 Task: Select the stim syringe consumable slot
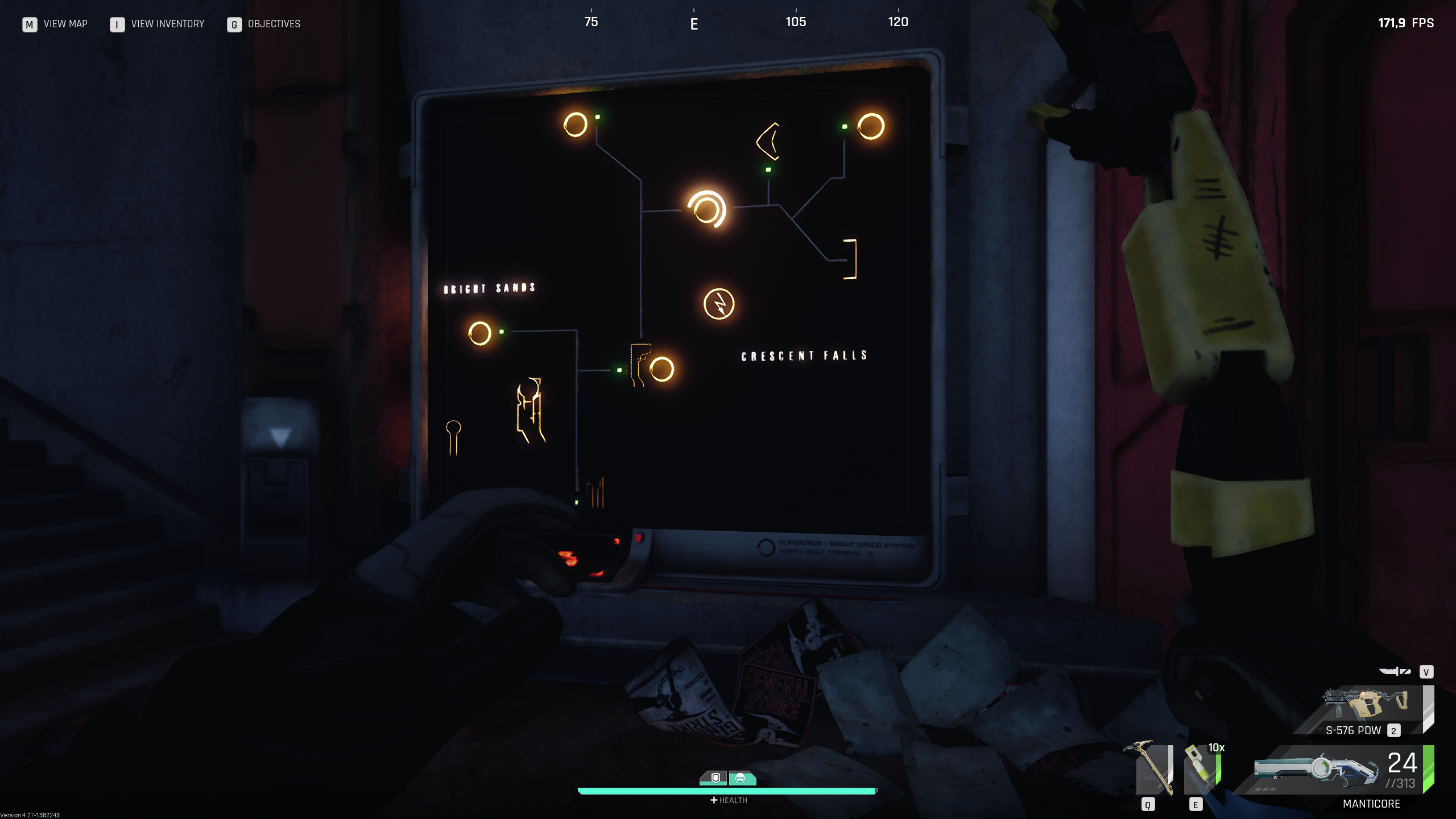(x=1201, y=769)
